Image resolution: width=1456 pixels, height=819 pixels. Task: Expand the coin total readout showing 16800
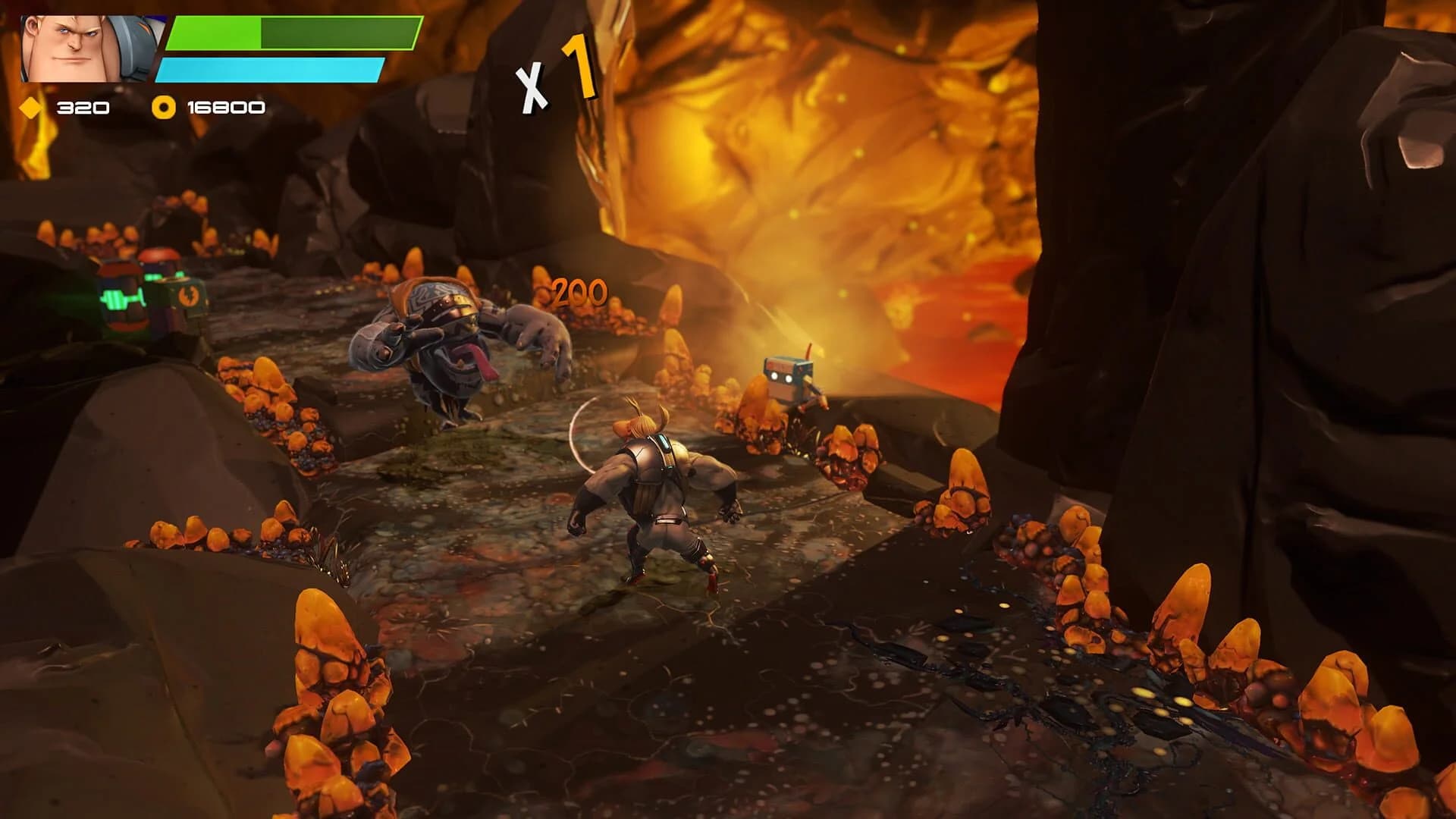pos(222,106)
